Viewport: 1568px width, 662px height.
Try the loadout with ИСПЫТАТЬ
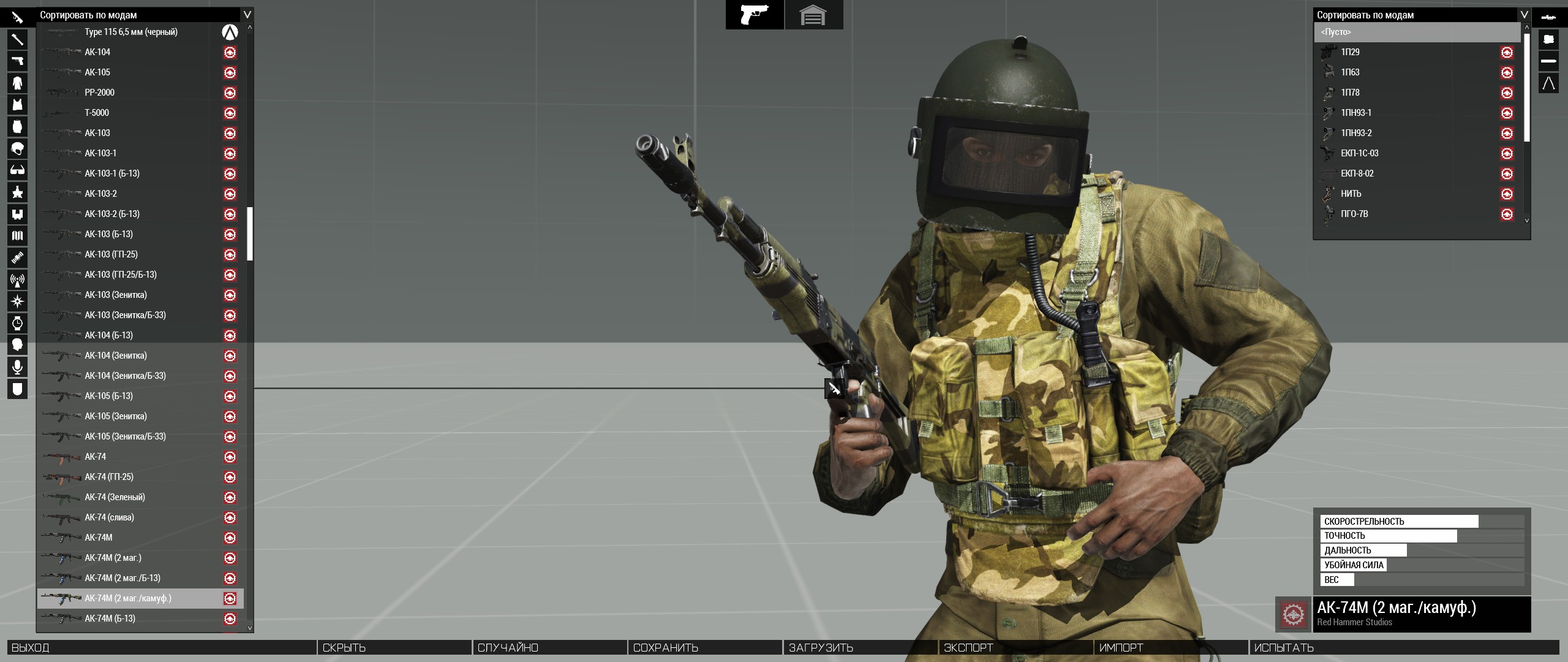tap(1284, 648)
